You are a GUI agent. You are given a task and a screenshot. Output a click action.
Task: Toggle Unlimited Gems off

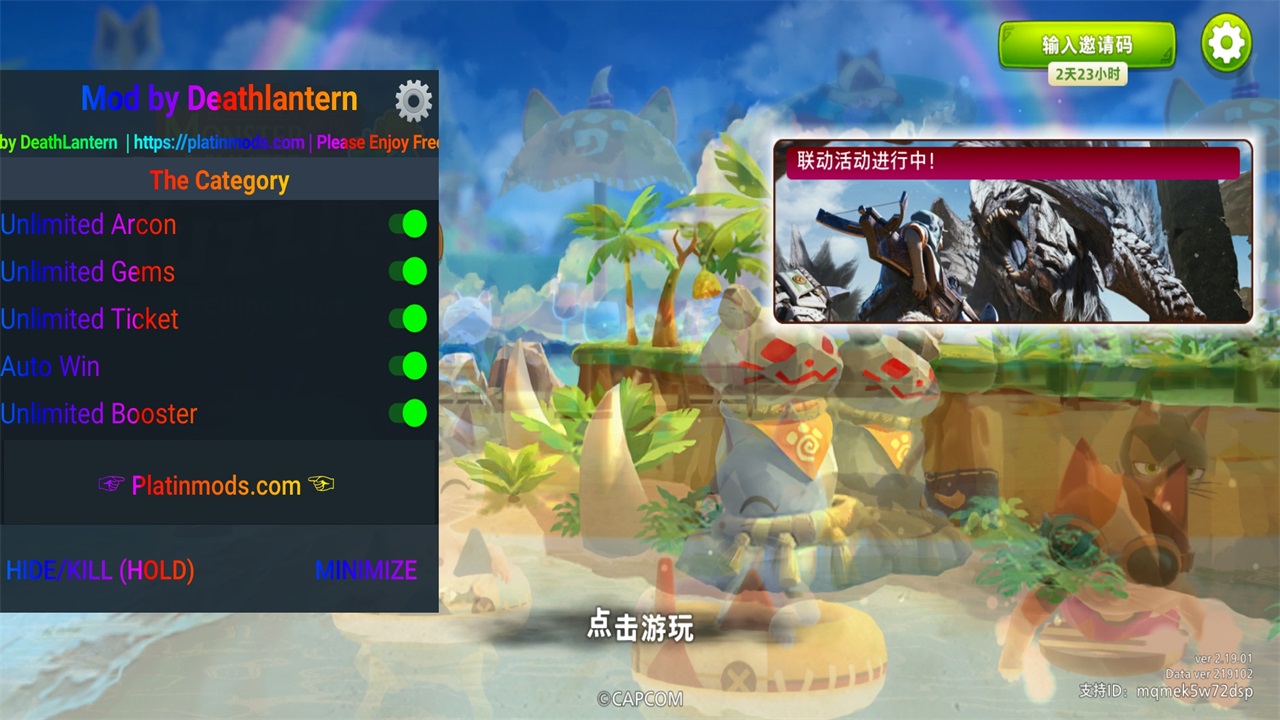[407, 271]
